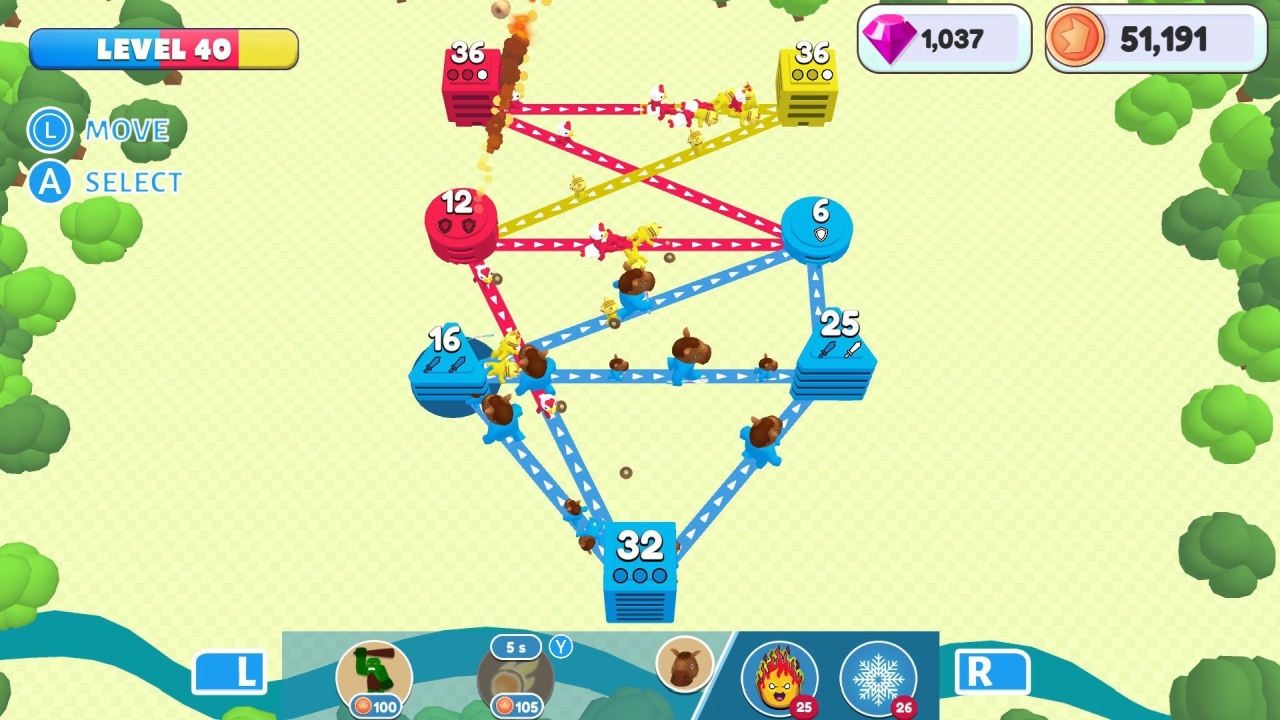Purchase the meteor ability costing 105
Image resolution: width=1280 pixels, height=720 pixels.
point(516,680)
